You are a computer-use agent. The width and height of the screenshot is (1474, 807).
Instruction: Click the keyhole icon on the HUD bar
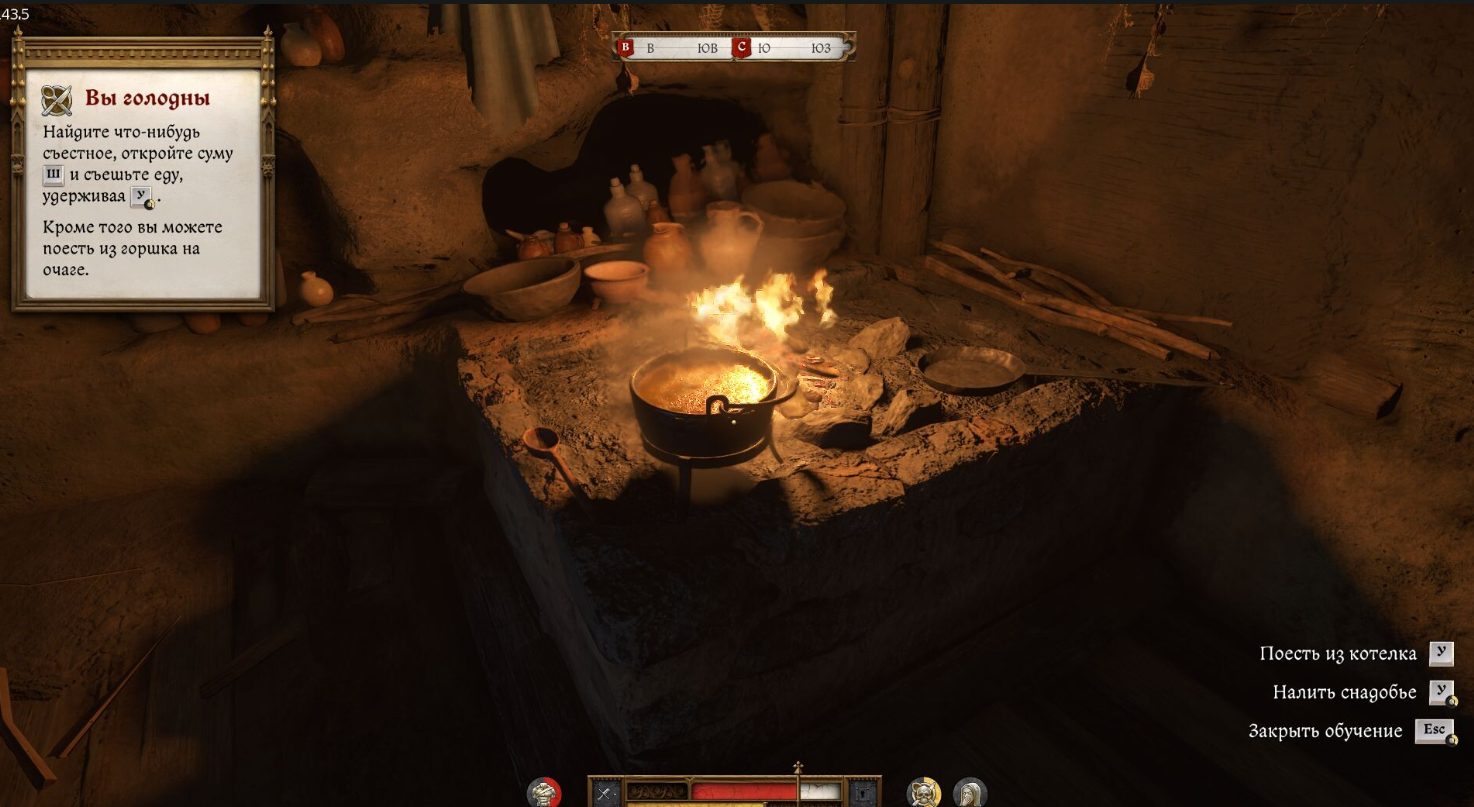(862, 794)
